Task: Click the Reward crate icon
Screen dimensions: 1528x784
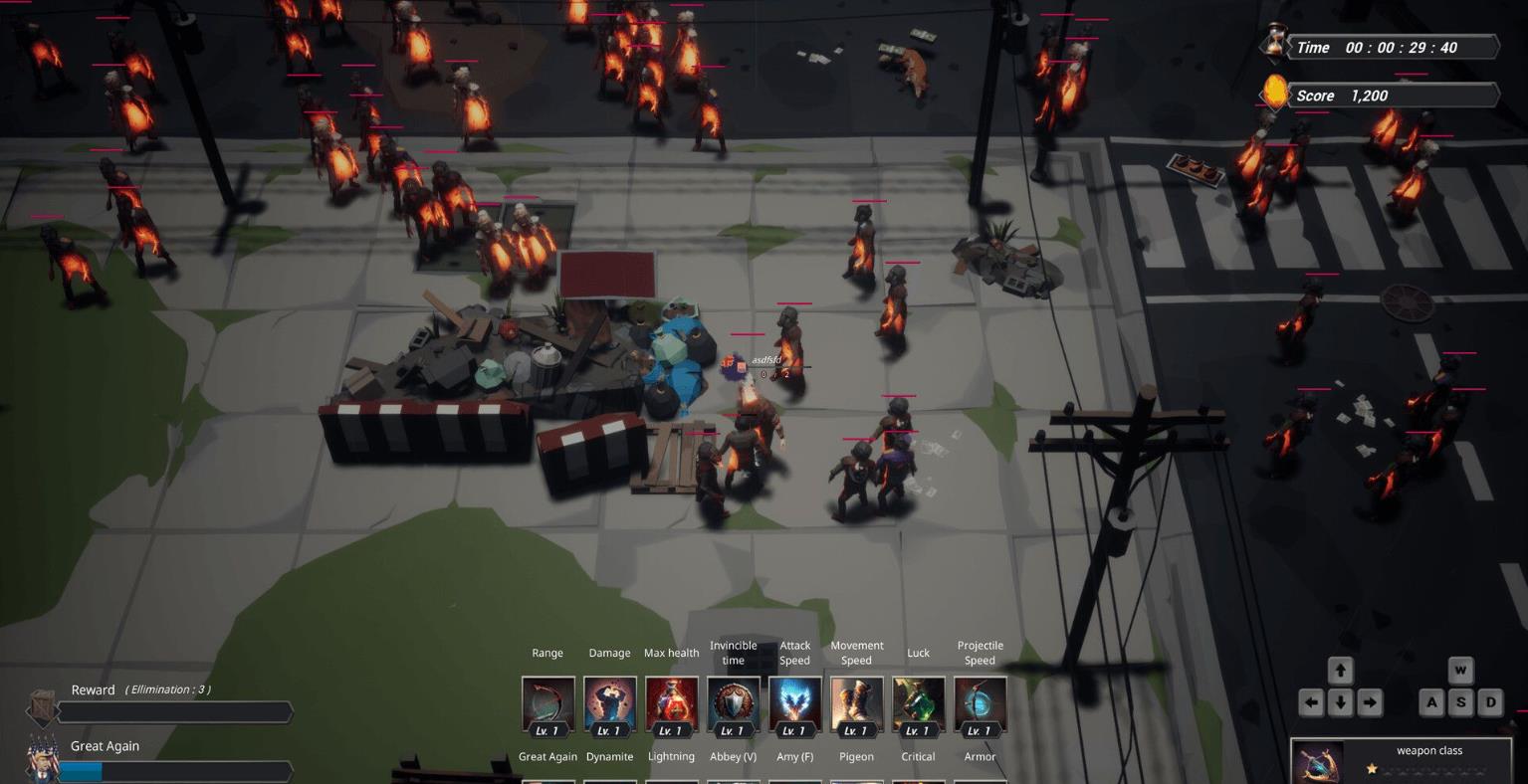Action: point(43,706)
